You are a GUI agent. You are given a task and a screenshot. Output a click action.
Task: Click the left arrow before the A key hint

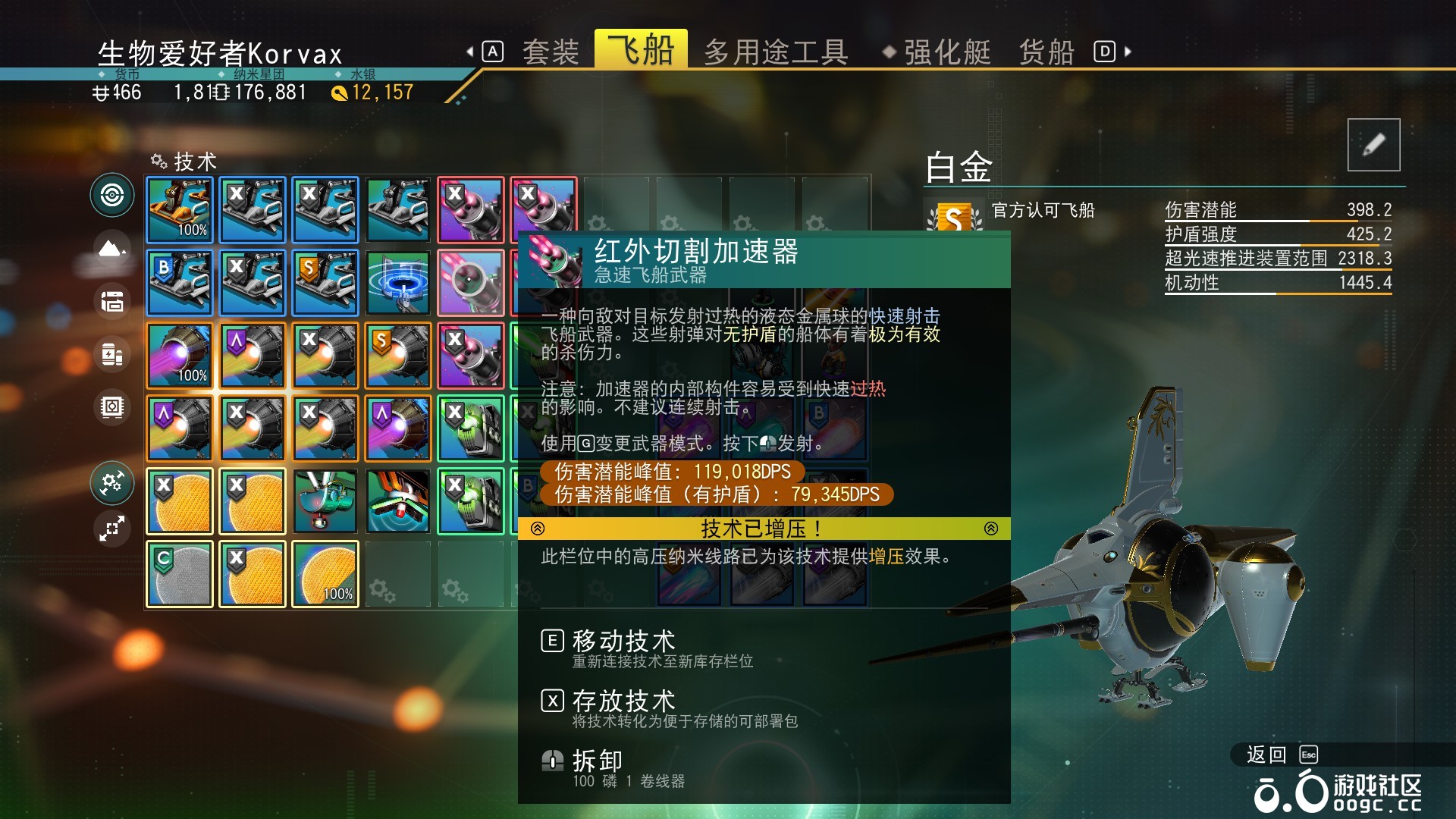click(x=471, y=50)
